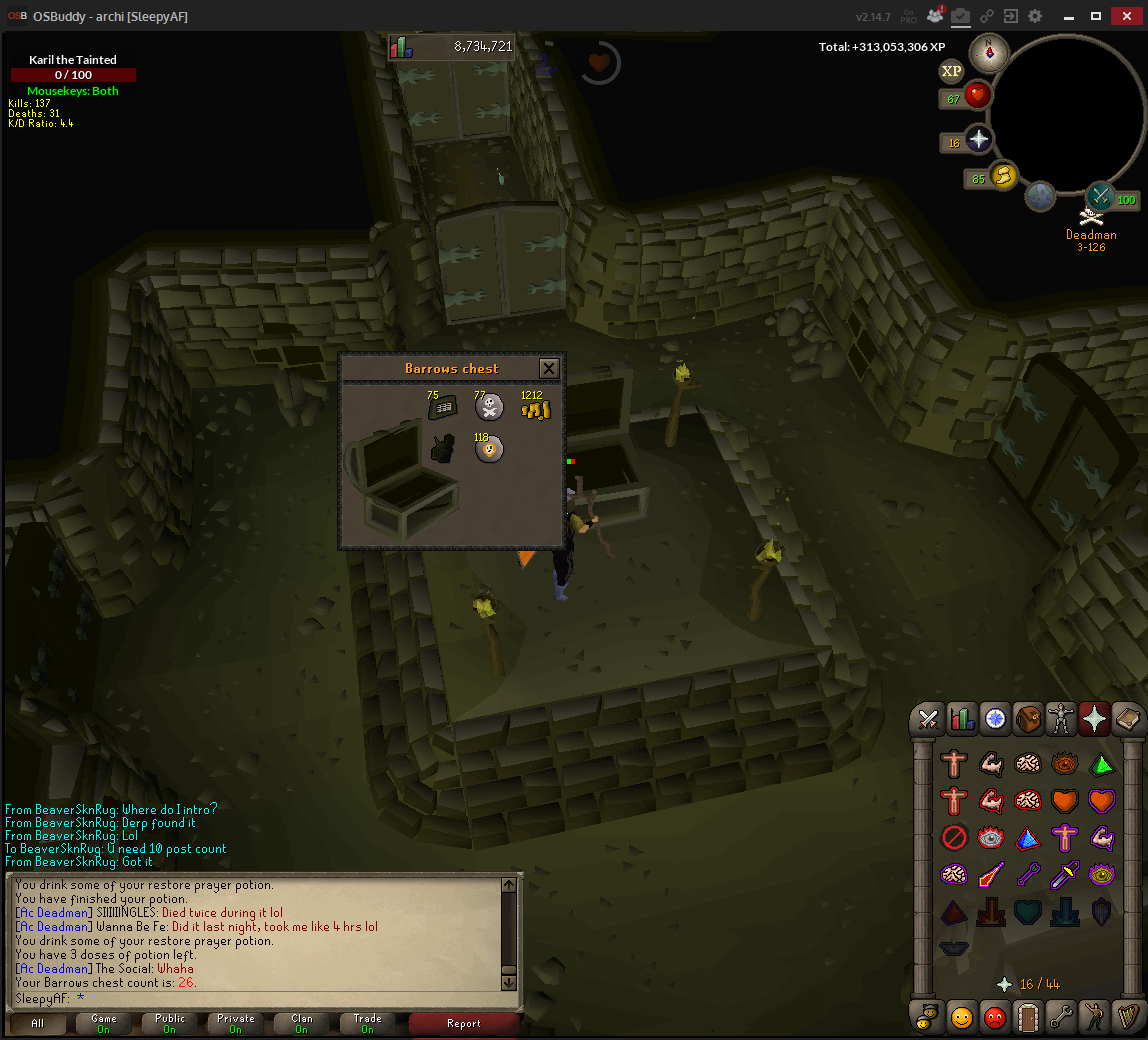Screen dimensions: 1148x1040
Task: Show All chat messages
Action: 38,1023
